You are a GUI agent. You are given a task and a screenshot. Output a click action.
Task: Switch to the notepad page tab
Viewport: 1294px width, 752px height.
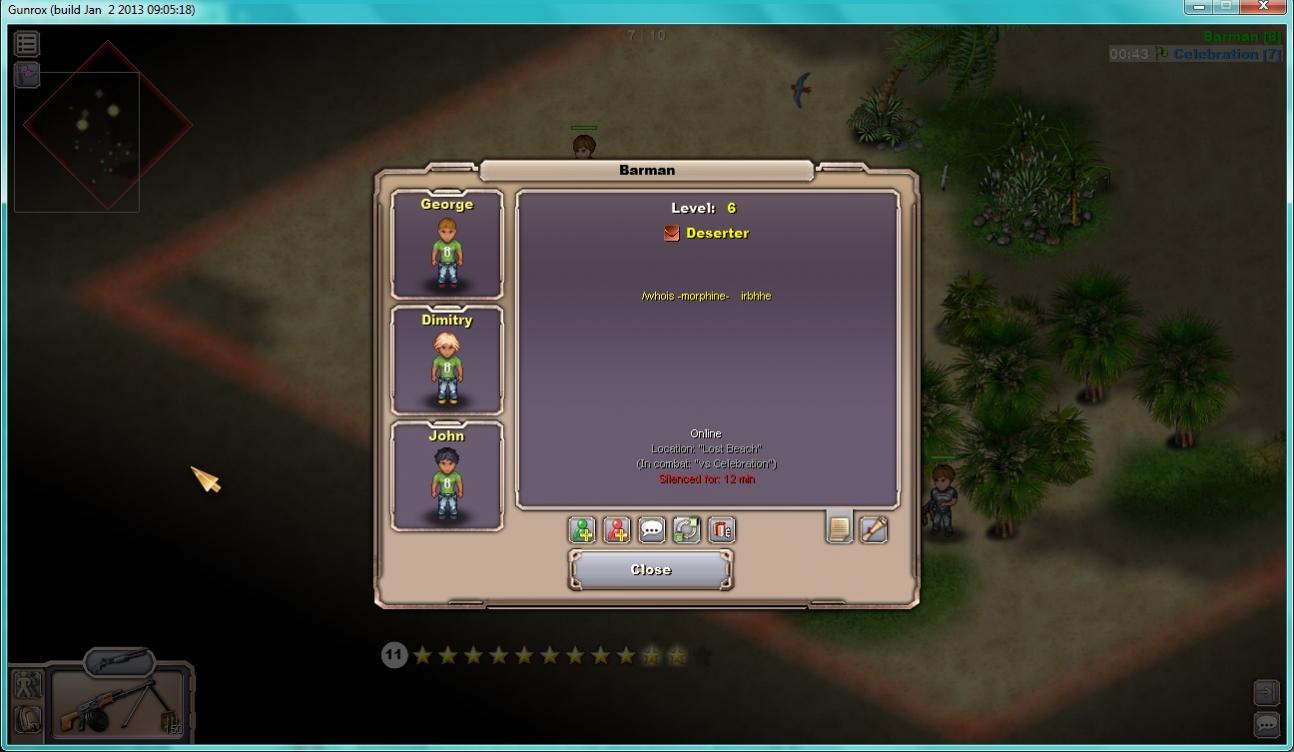coord(839,527)
